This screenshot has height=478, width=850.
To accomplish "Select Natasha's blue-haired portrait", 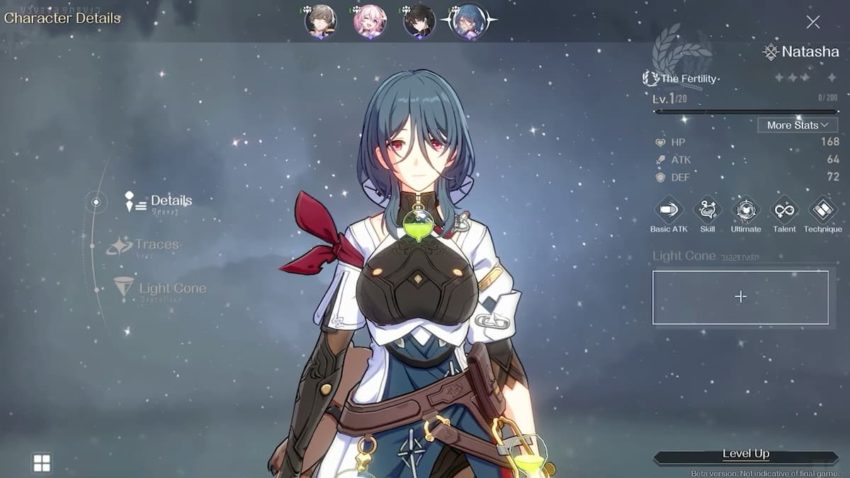I will pyautogui.click(x=468, y=21).
